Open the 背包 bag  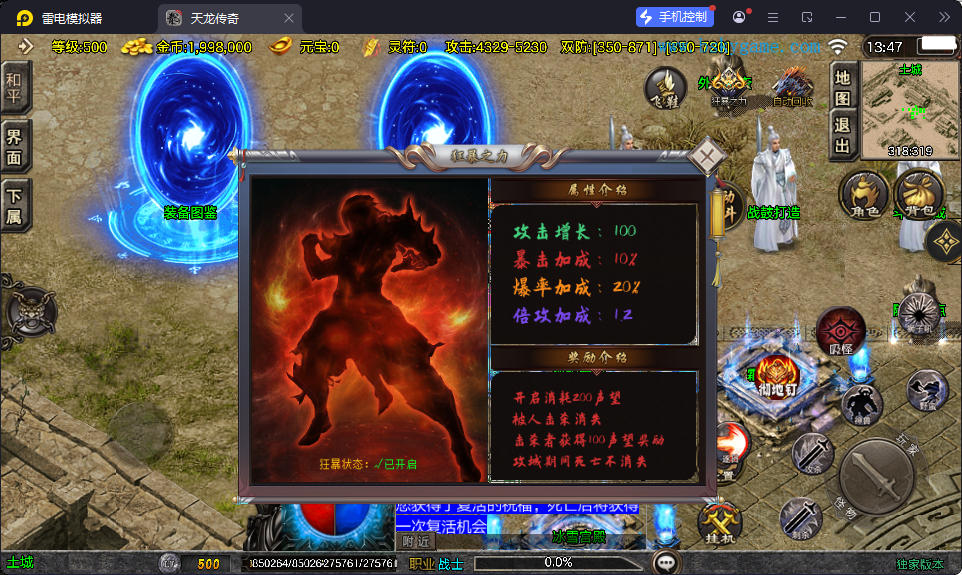918,191
